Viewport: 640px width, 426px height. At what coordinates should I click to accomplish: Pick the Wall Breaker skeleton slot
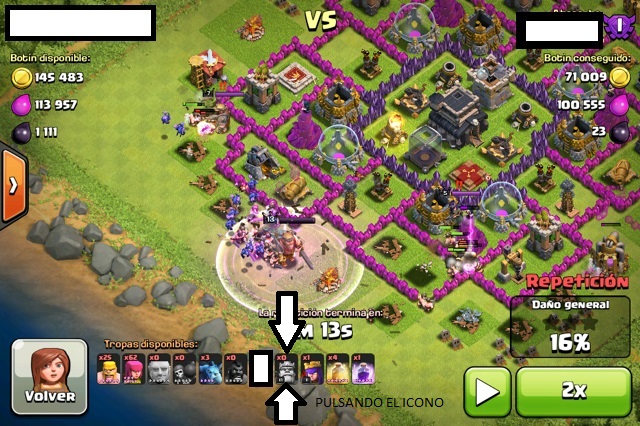[x=183, y=369]
